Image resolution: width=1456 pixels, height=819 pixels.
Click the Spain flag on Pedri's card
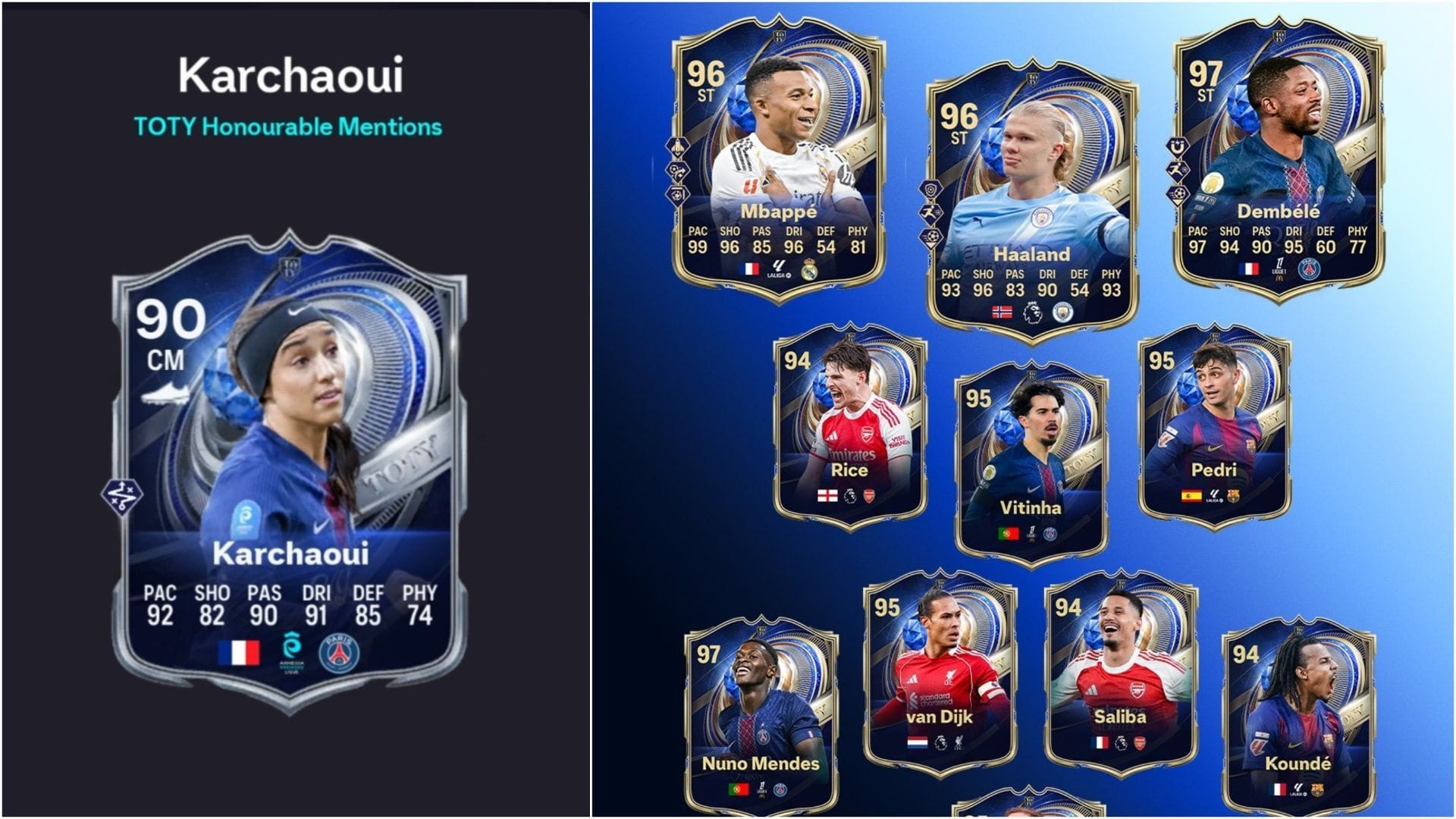(1191, 494)
